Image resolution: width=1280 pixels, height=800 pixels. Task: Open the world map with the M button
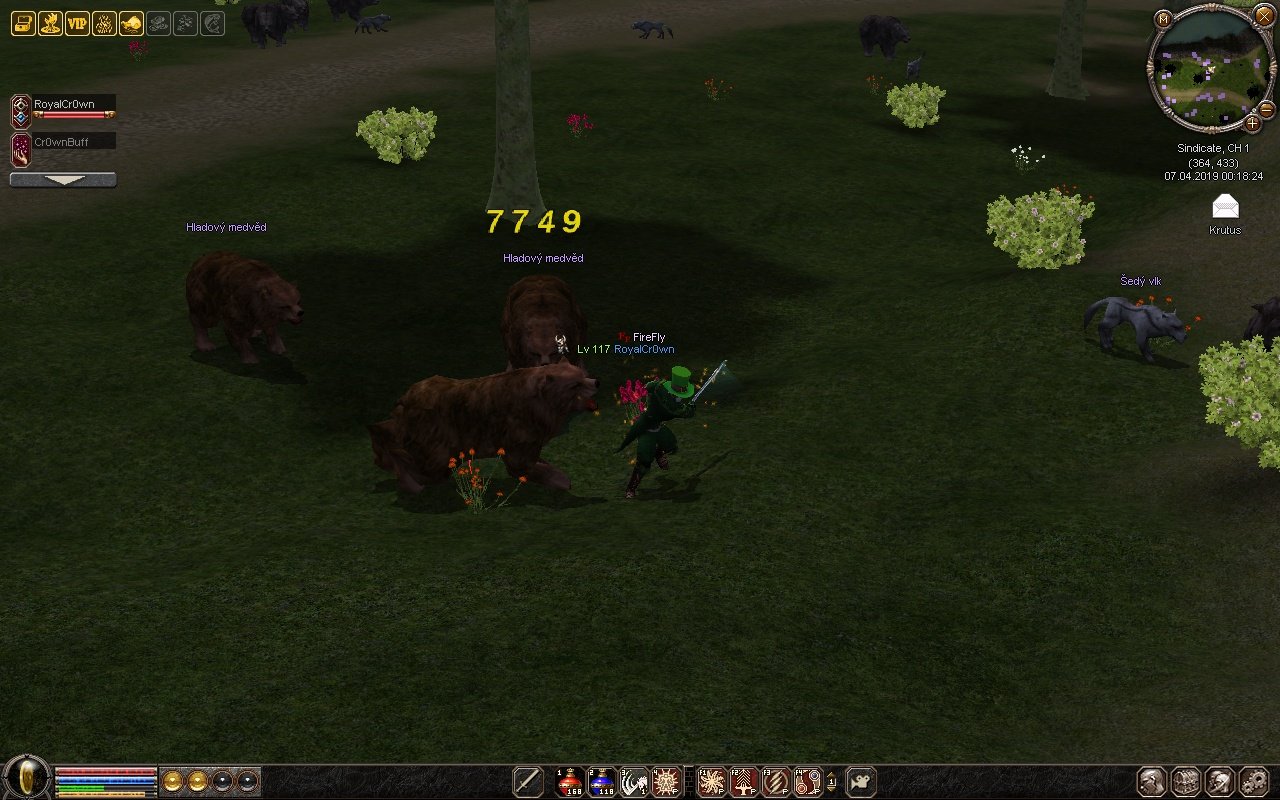pos(1163,19)
